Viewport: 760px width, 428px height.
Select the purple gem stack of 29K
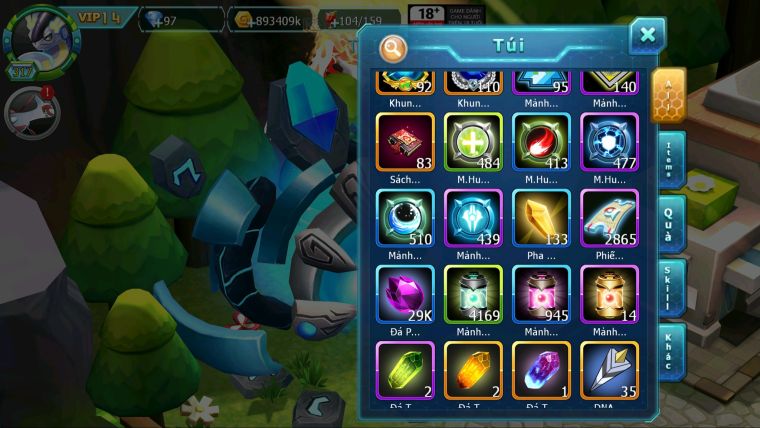click(x=405, y=294)
